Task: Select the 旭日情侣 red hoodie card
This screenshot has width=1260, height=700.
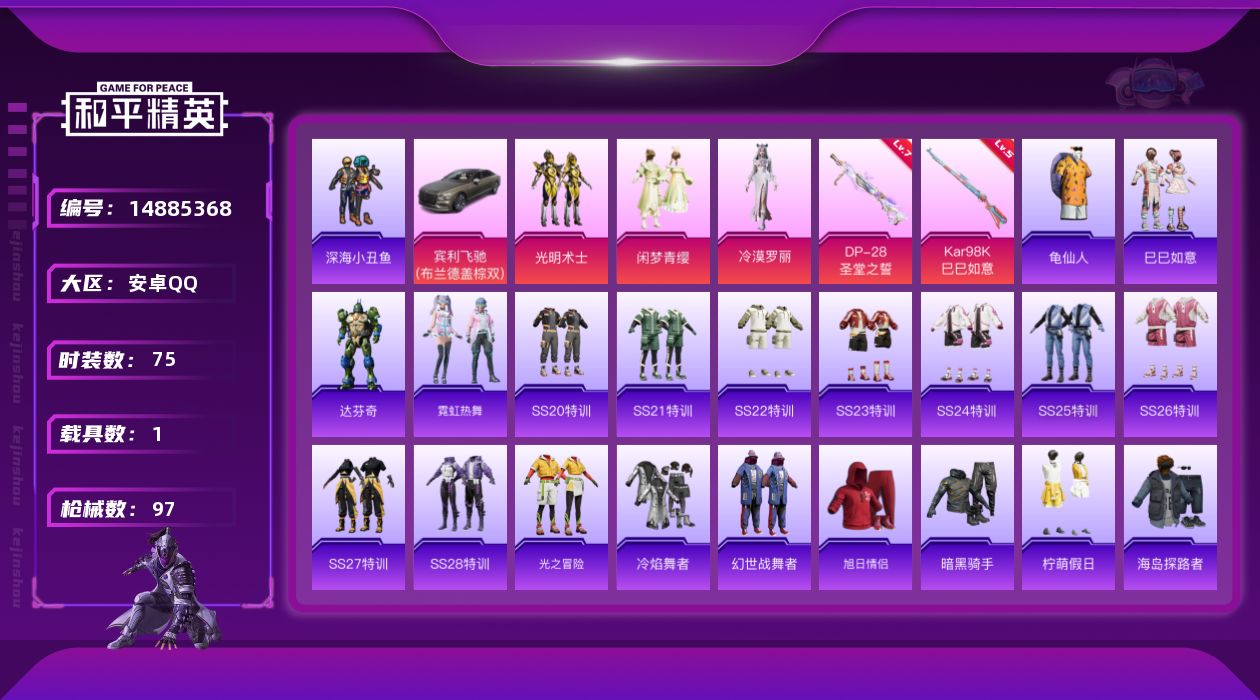Action: [865, 517]
